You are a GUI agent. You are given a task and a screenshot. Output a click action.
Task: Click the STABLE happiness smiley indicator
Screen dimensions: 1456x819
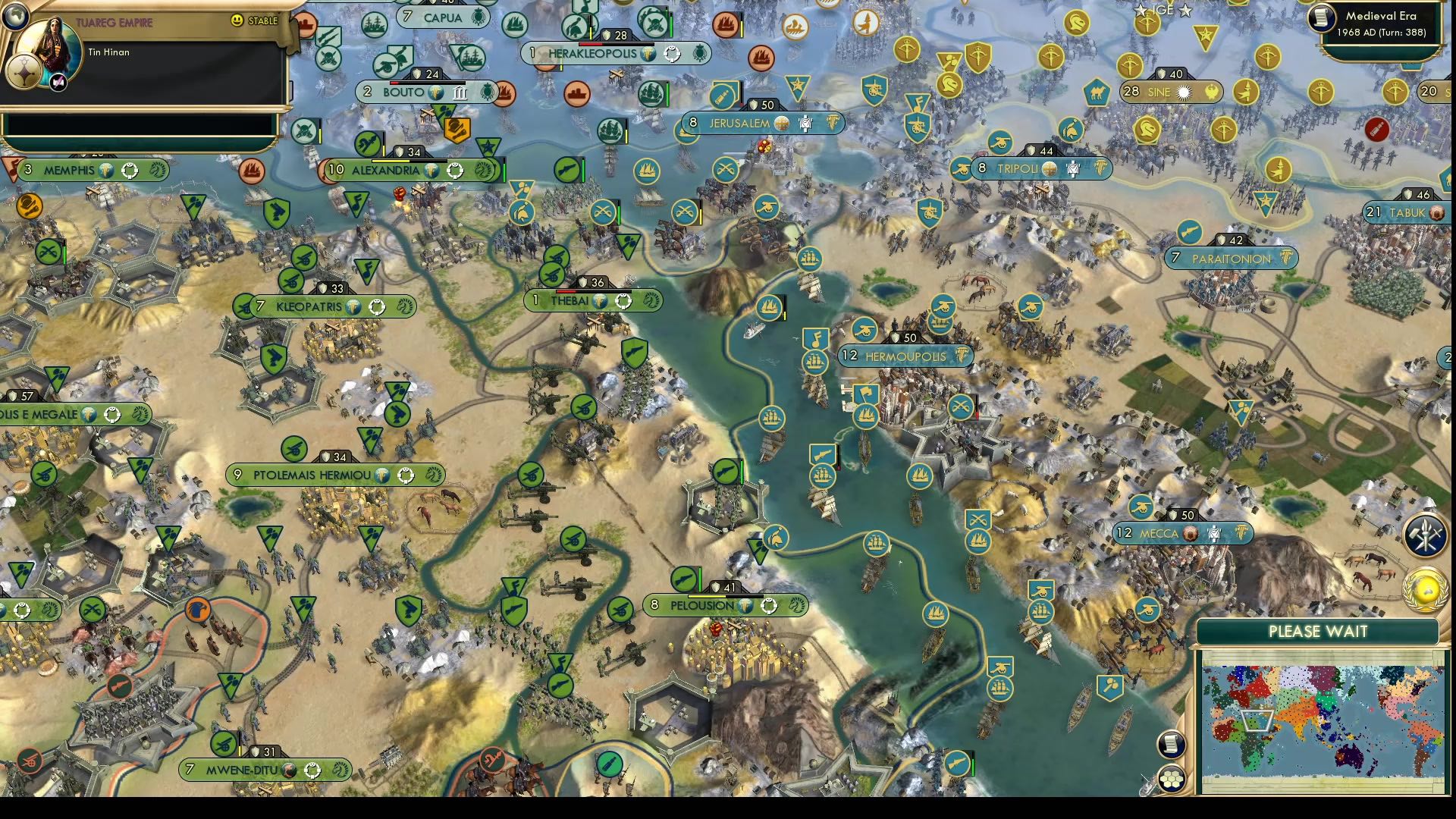[x=237, y=20]
